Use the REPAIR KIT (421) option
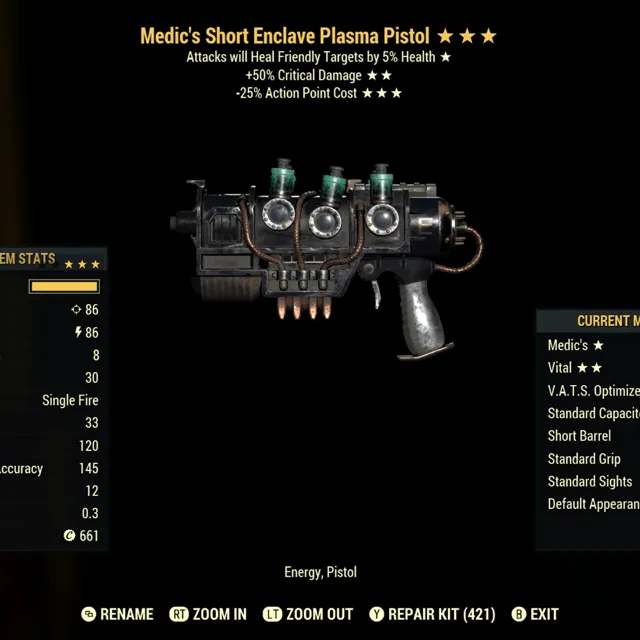 pos(441,614)
